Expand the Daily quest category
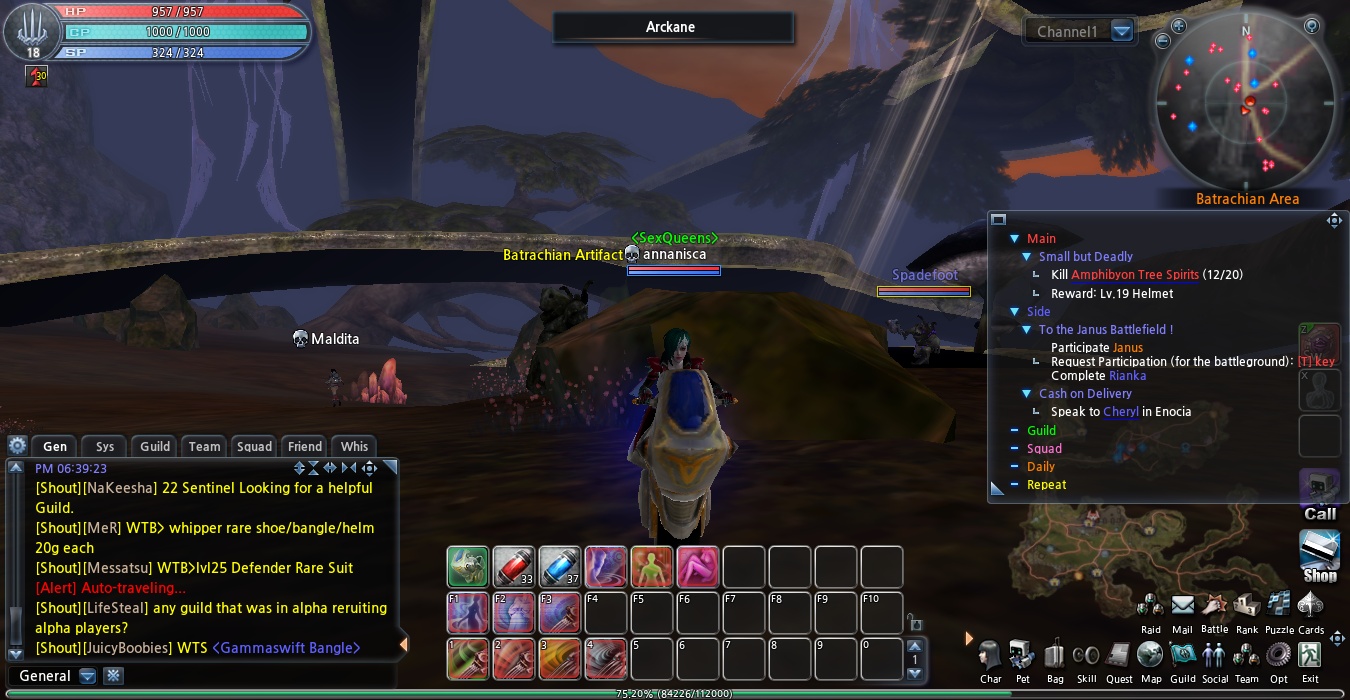This screenshot has height=700, width=1350. [x=1040, y=467]
